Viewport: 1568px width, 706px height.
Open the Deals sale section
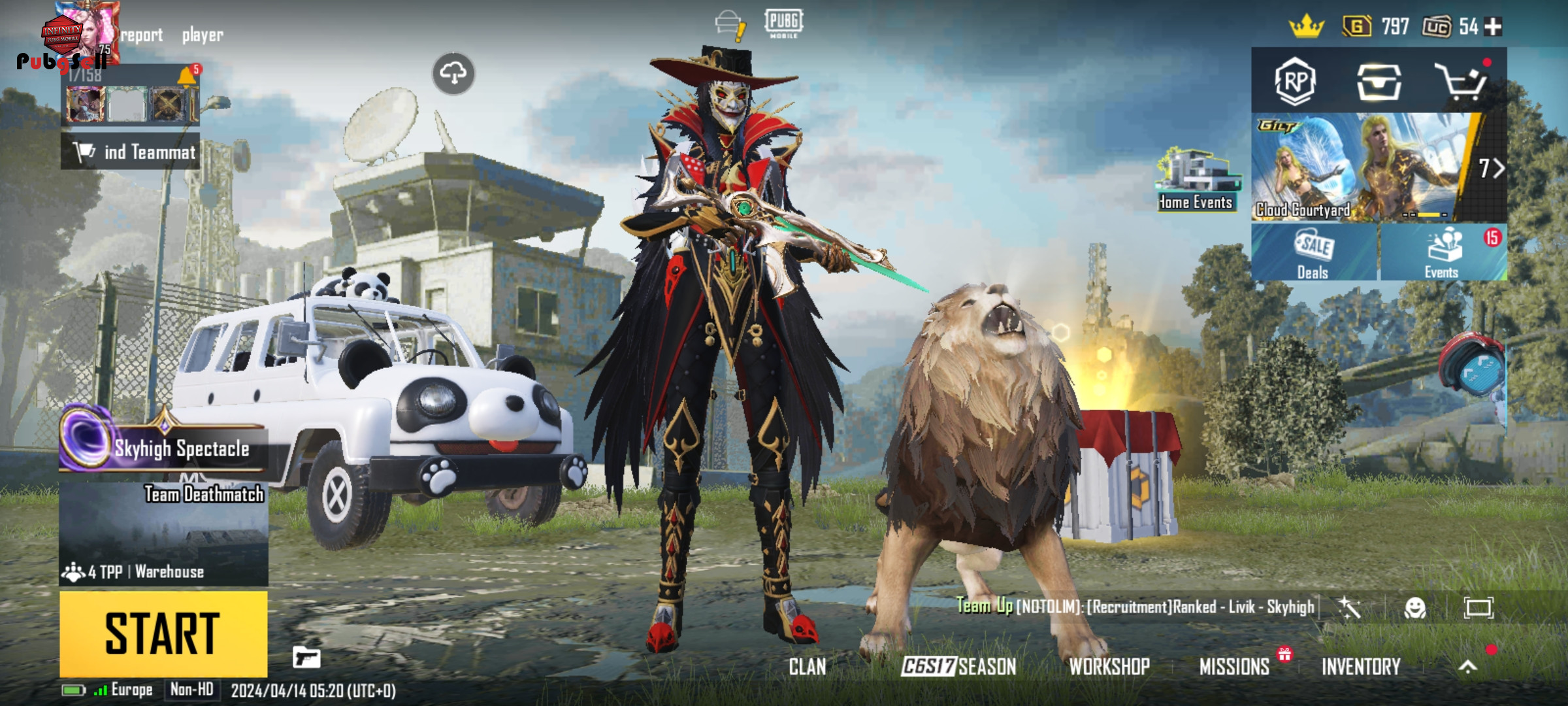(x=1313, y=253)
